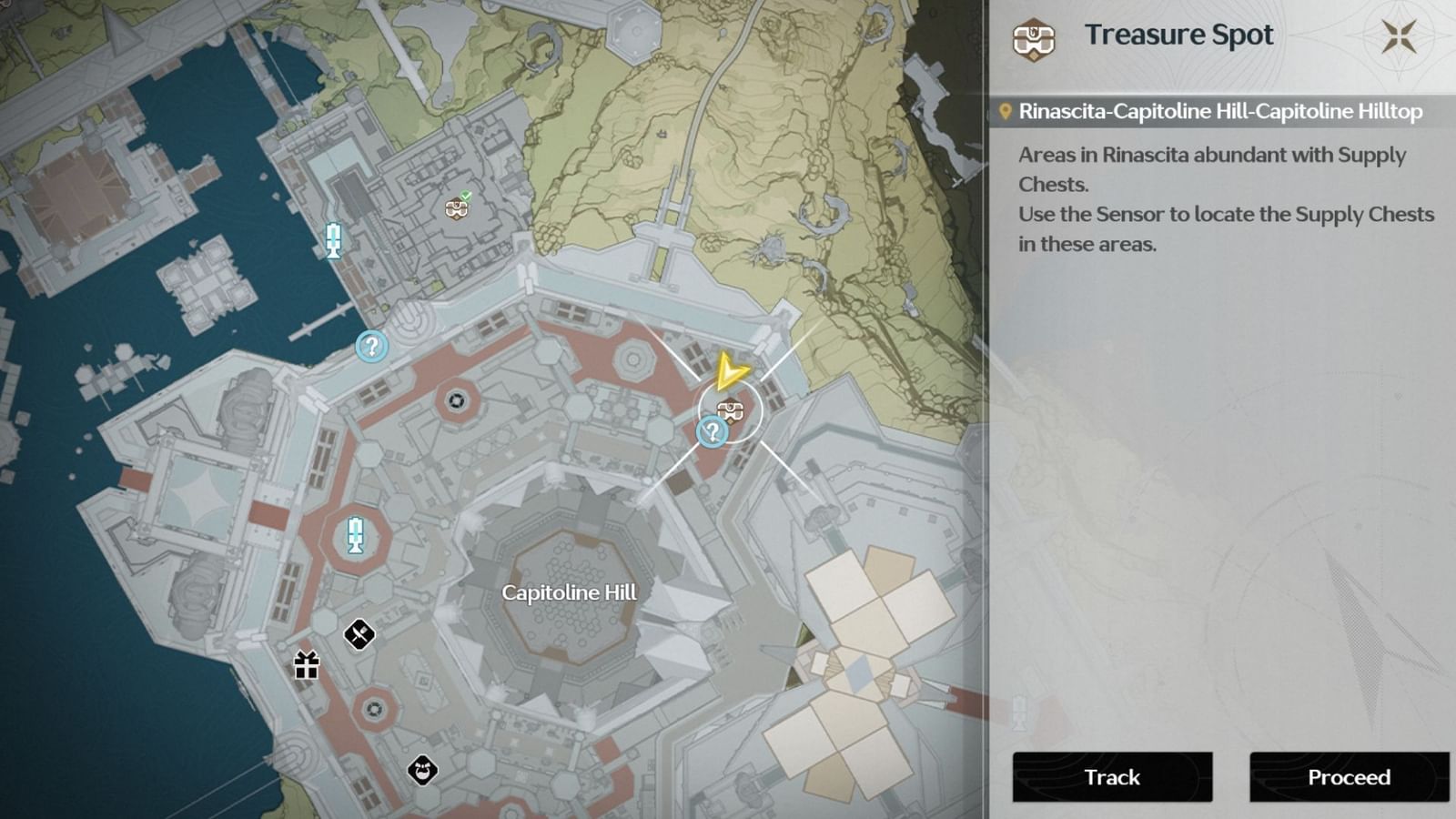Viewport: 1456px width, 819px height.
Task: Select the Resonance Beacon near the docks
Action: (x=333, y=241)
